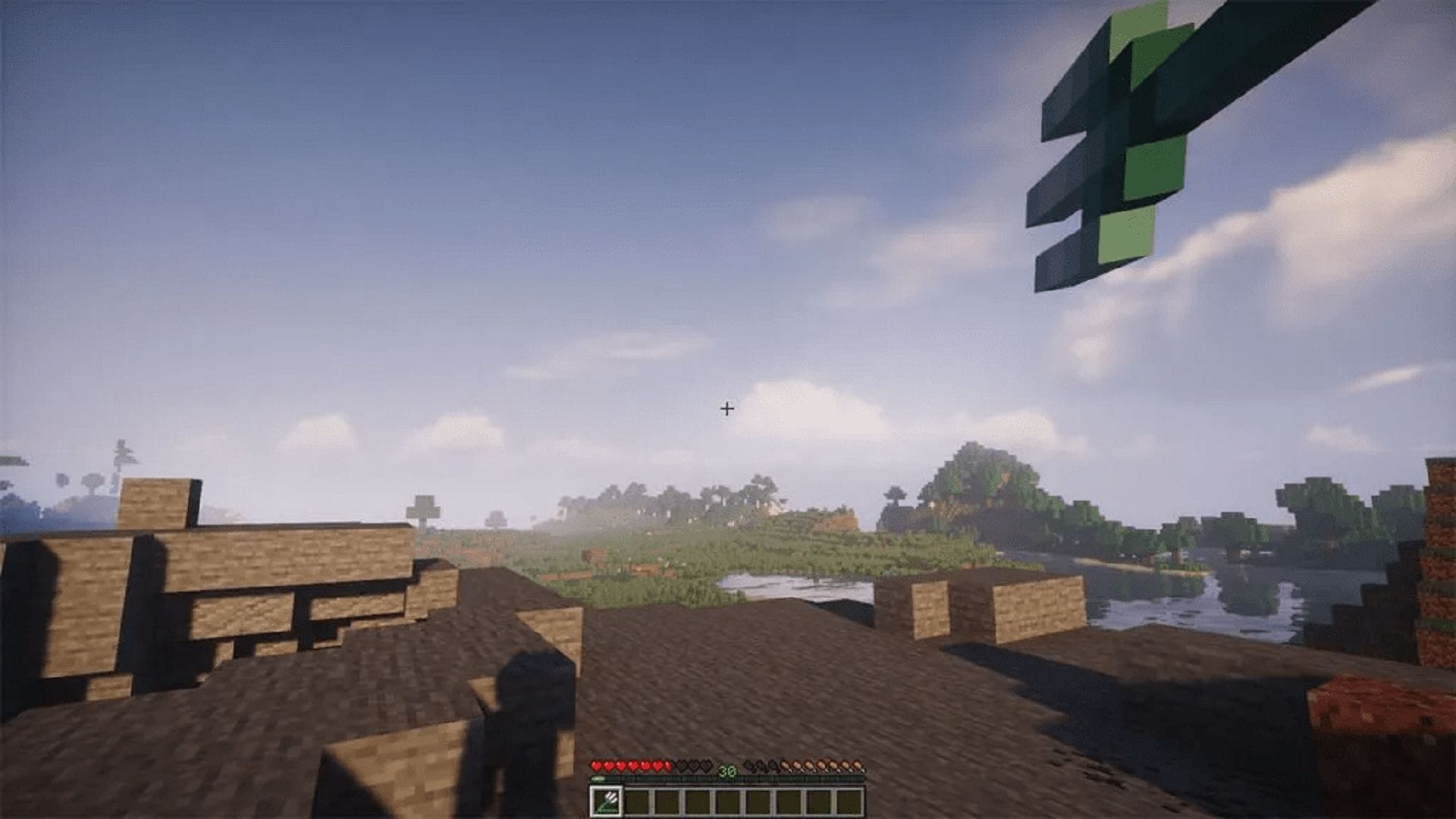This screenshot has height=819, width=1456.
Task: Click the leftmost red heart in the health bar
Action: 597,767
